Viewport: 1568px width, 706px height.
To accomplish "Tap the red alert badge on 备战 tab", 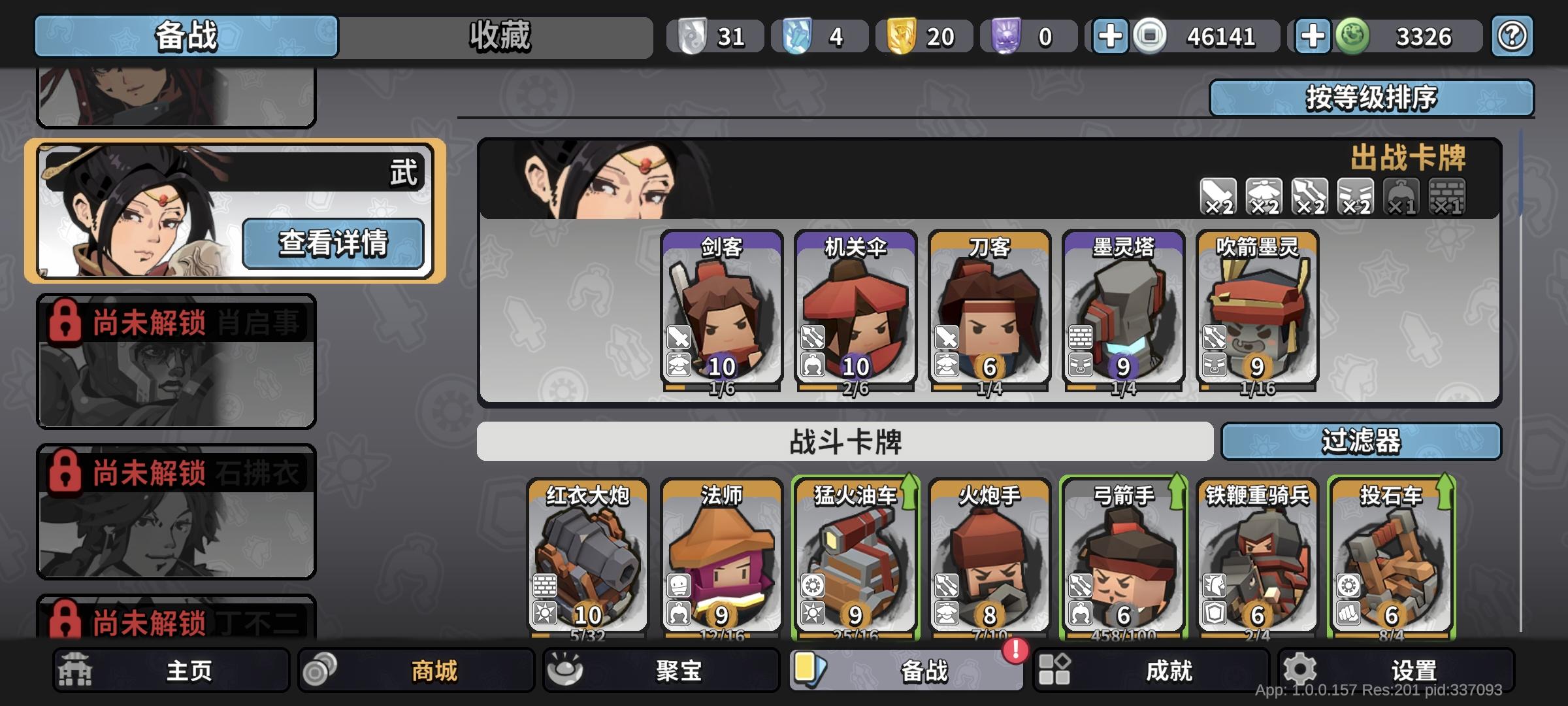I will point(1015,652).
